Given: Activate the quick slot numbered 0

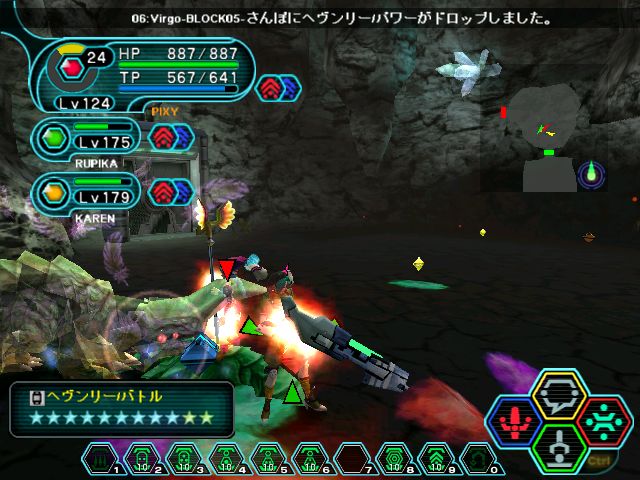Looking at the screenshot, I should pos(478,459).
